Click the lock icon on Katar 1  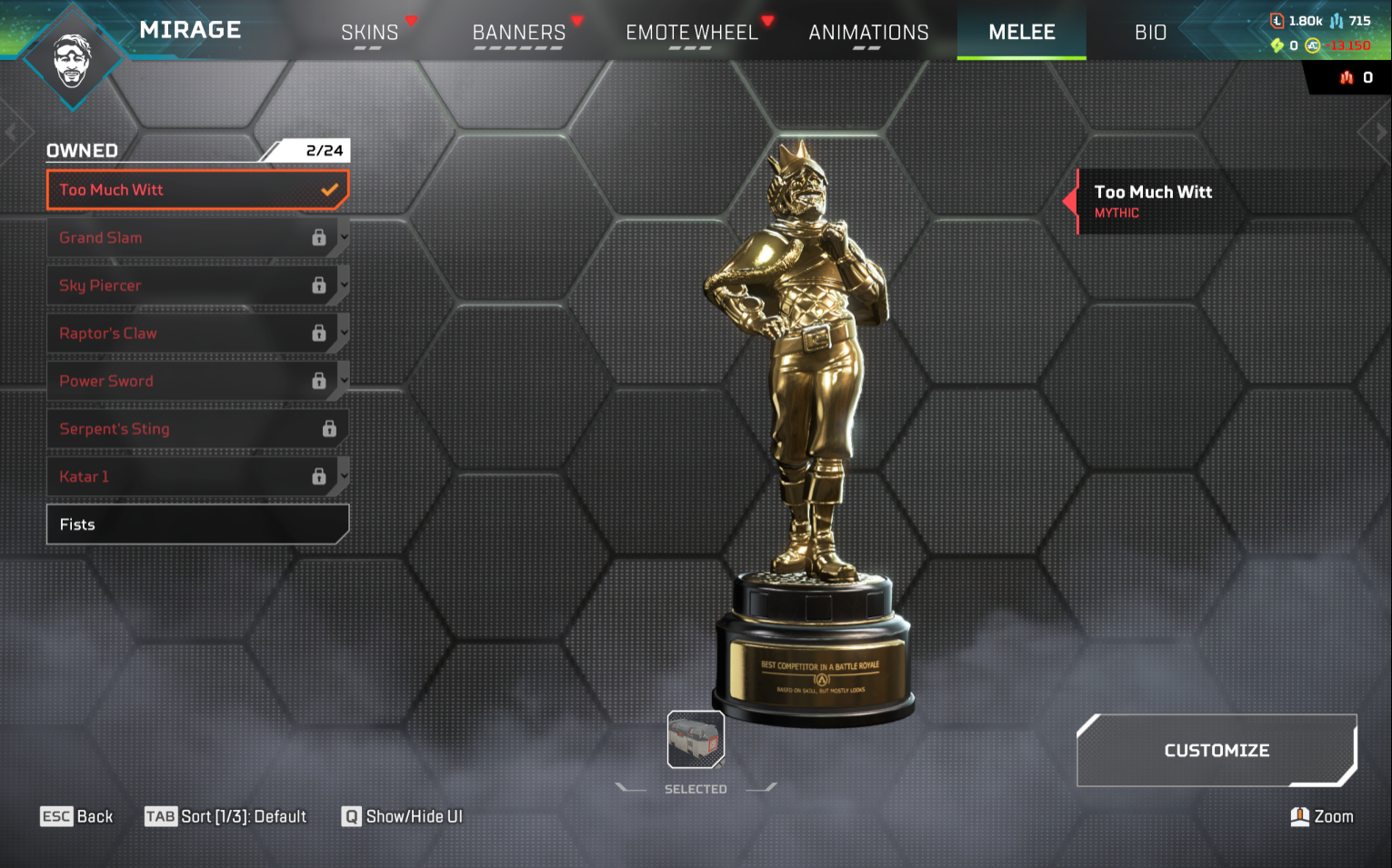(319, 476)
